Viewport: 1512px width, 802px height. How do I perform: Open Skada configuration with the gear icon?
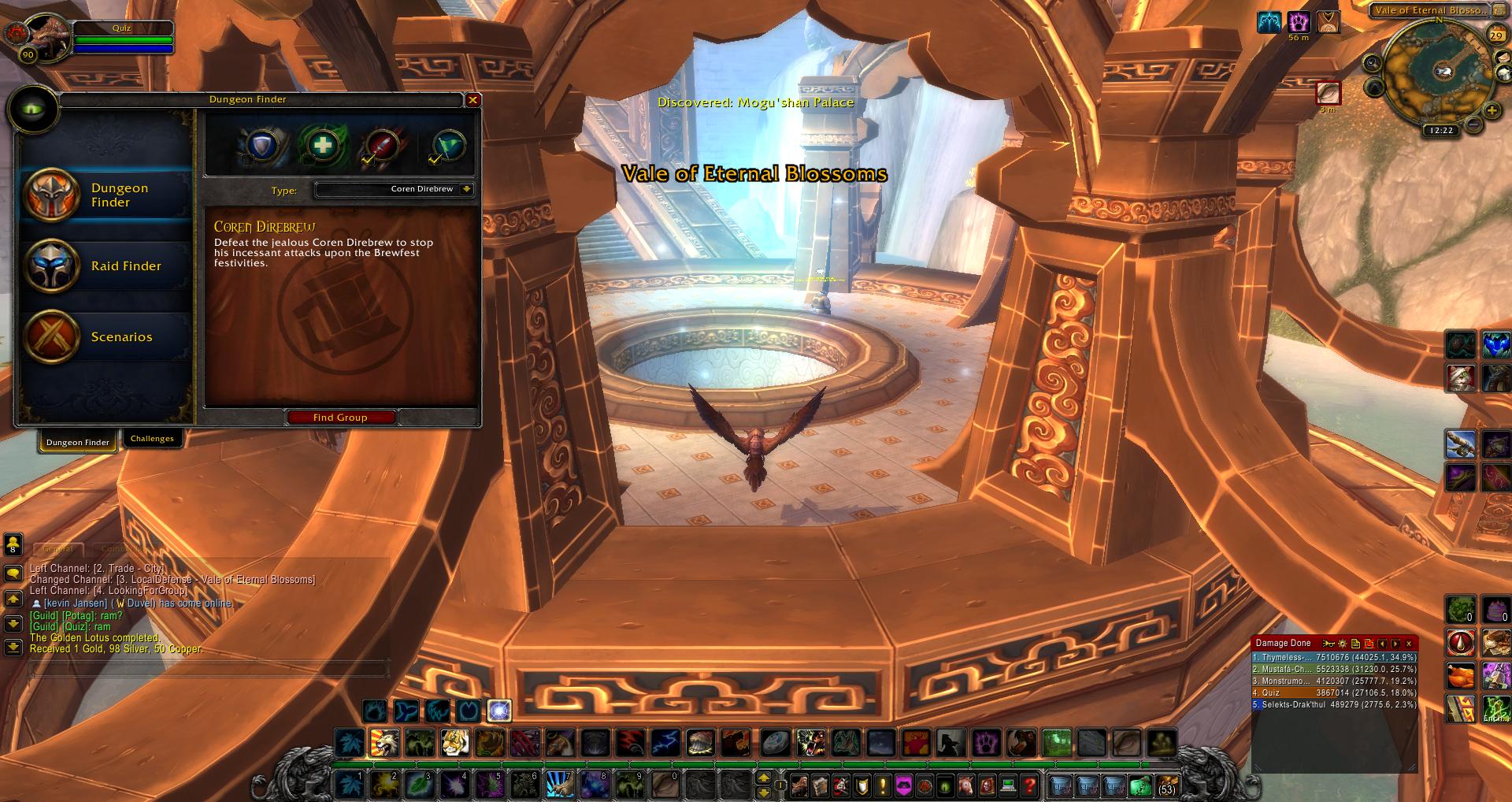tap(1343, 644)
